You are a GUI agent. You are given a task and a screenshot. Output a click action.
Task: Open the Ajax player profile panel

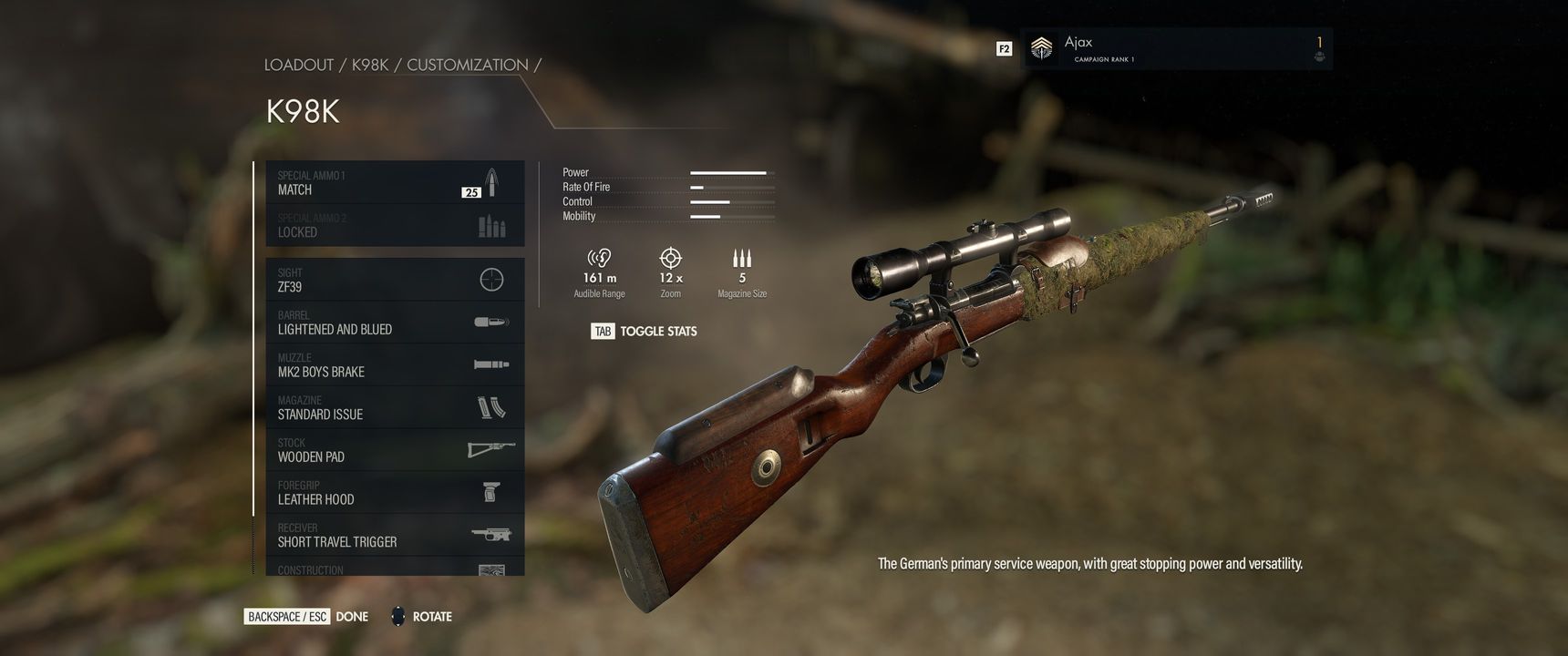(1176, 48)
